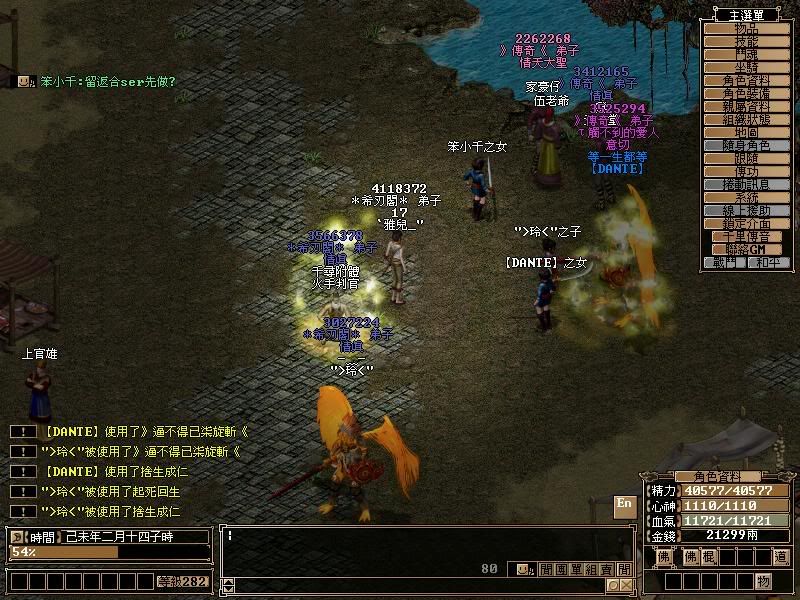The height and width of the screenshot is (600, 800).
Task: Click the 鎖定介面 lock interface entry
Action: click(747, 223)
